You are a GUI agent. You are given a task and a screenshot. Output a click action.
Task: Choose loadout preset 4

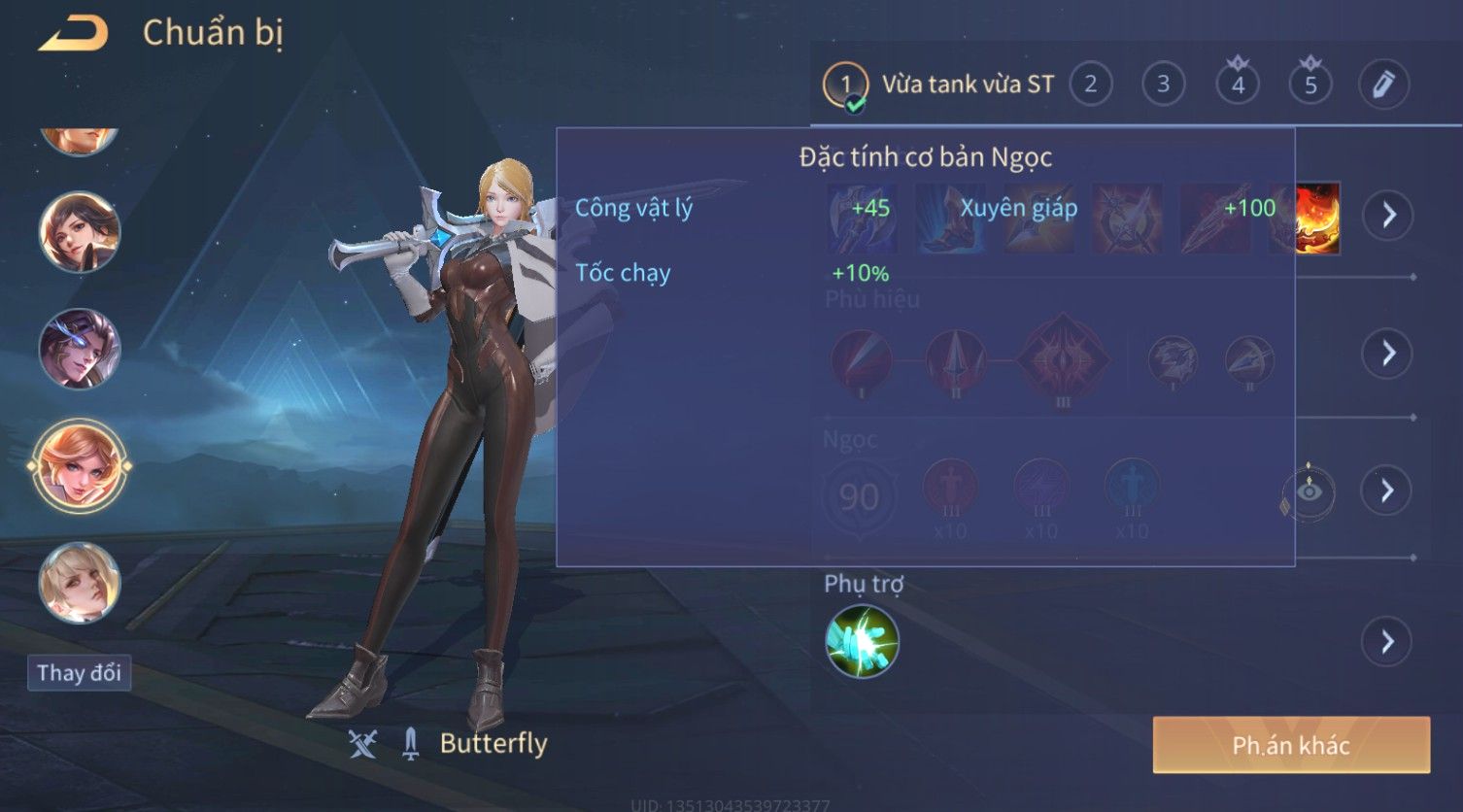(1237, 85)
